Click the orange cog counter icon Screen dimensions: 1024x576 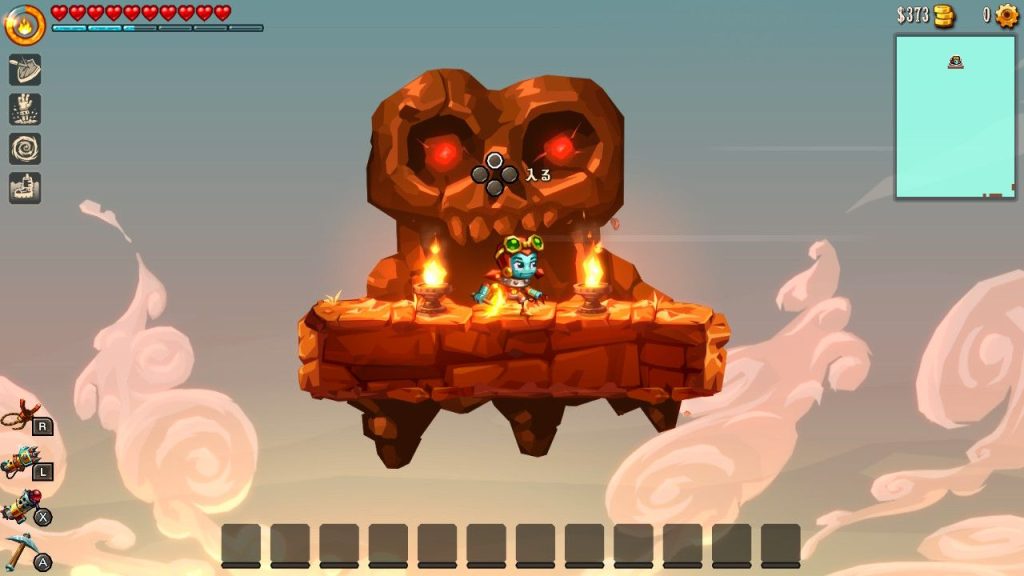tap(1006, 15)
